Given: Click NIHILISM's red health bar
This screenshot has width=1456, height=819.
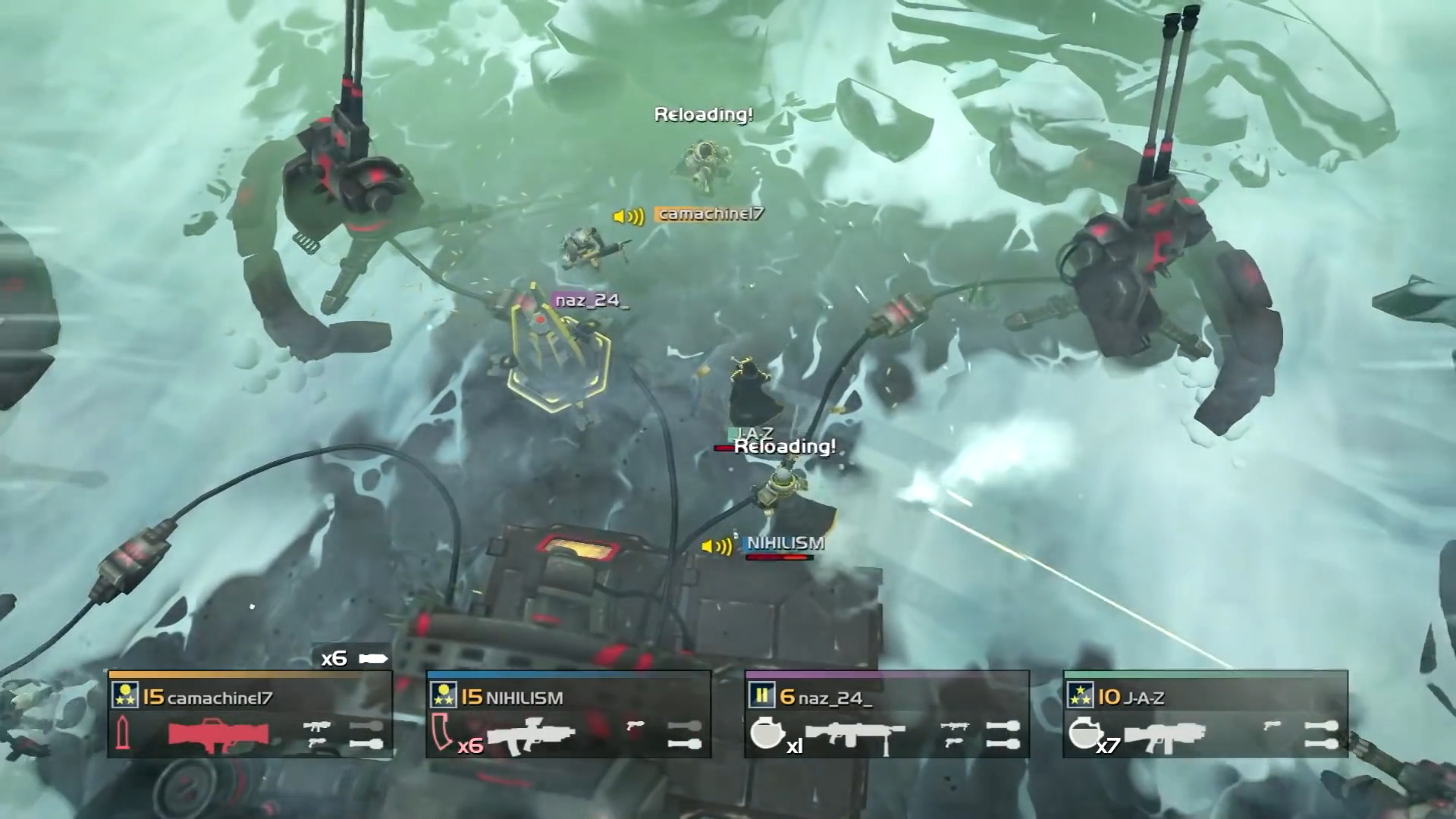Looking at the screenshot, I should click(781, 556).
